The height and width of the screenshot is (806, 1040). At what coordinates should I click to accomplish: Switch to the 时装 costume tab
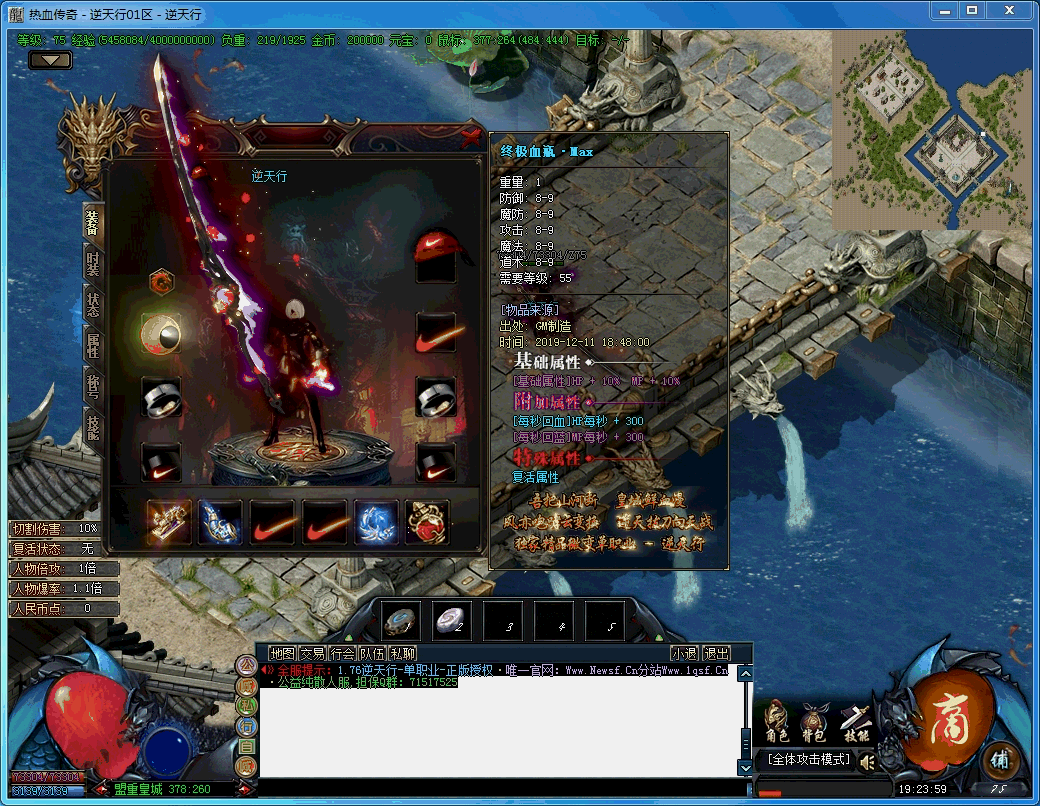click(93, 262)
